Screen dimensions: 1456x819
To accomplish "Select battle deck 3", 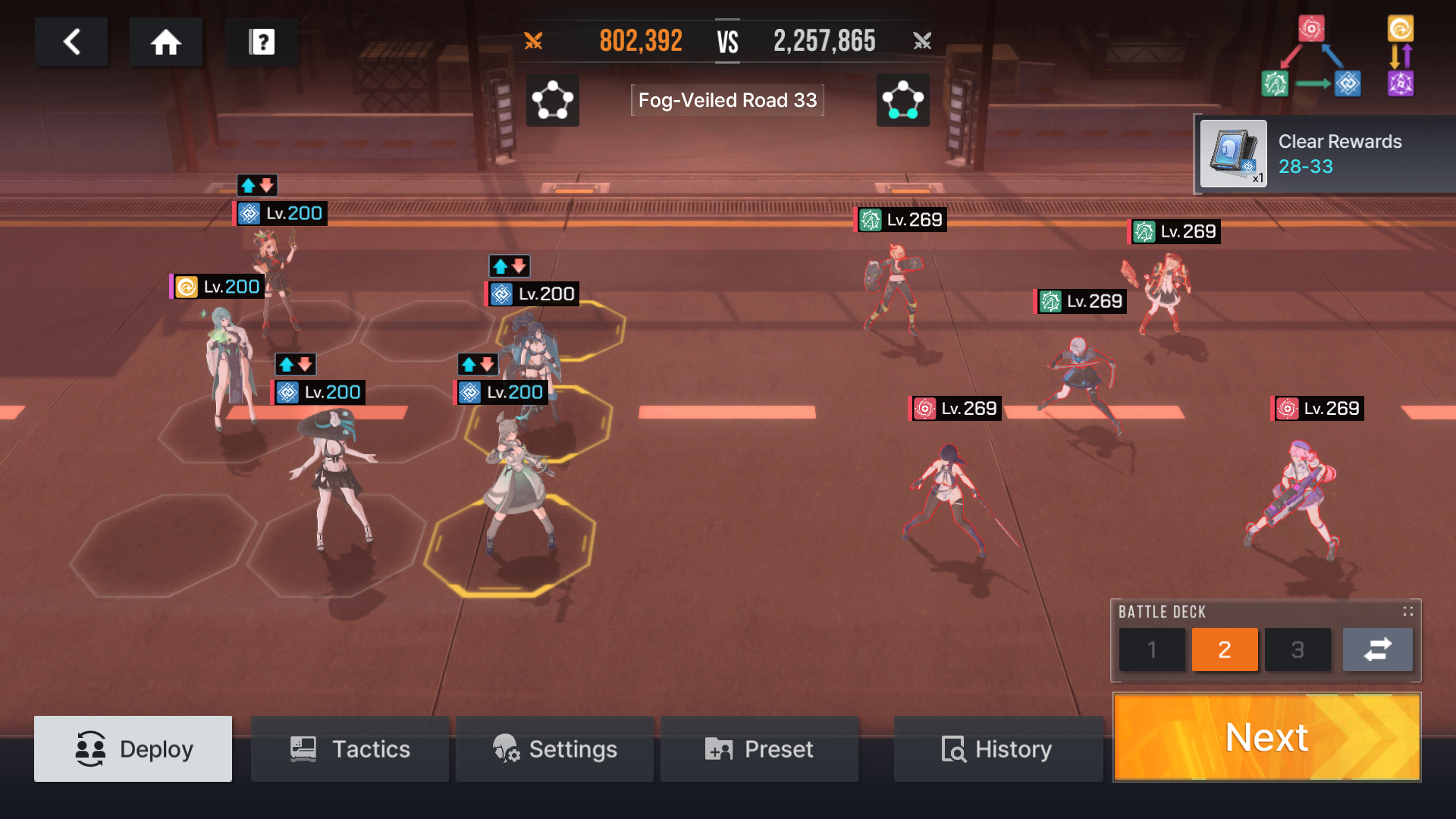I will tap(1298, 649).
